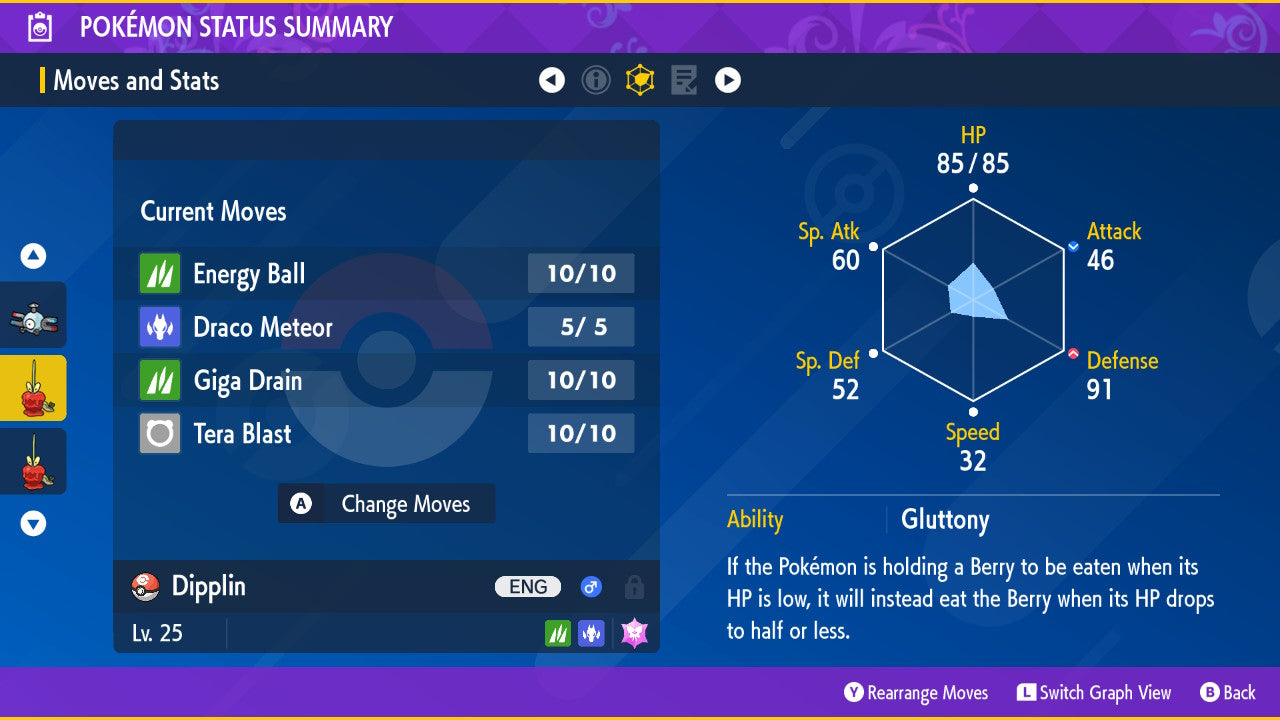Viewport: 1280px width, 720px height.
Task: Open the memo notes tab icon
Action: [x=684, y=80]
